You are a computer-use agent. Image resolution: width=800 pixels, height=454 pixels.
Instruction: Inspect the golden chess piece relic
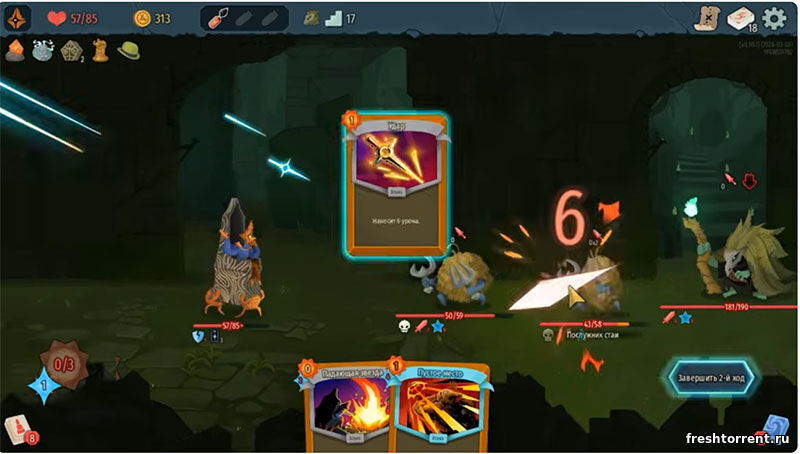point(101,50)
